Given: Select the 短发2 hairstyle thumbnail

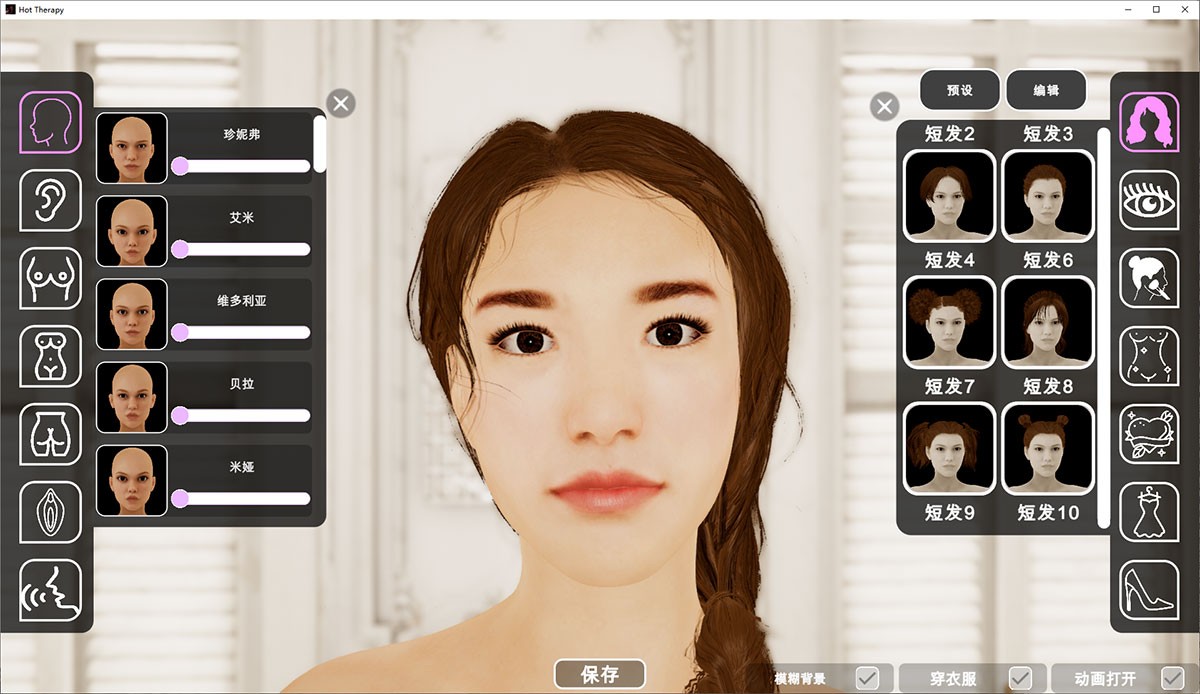Looking at the screenshot, I should [949, 196].
